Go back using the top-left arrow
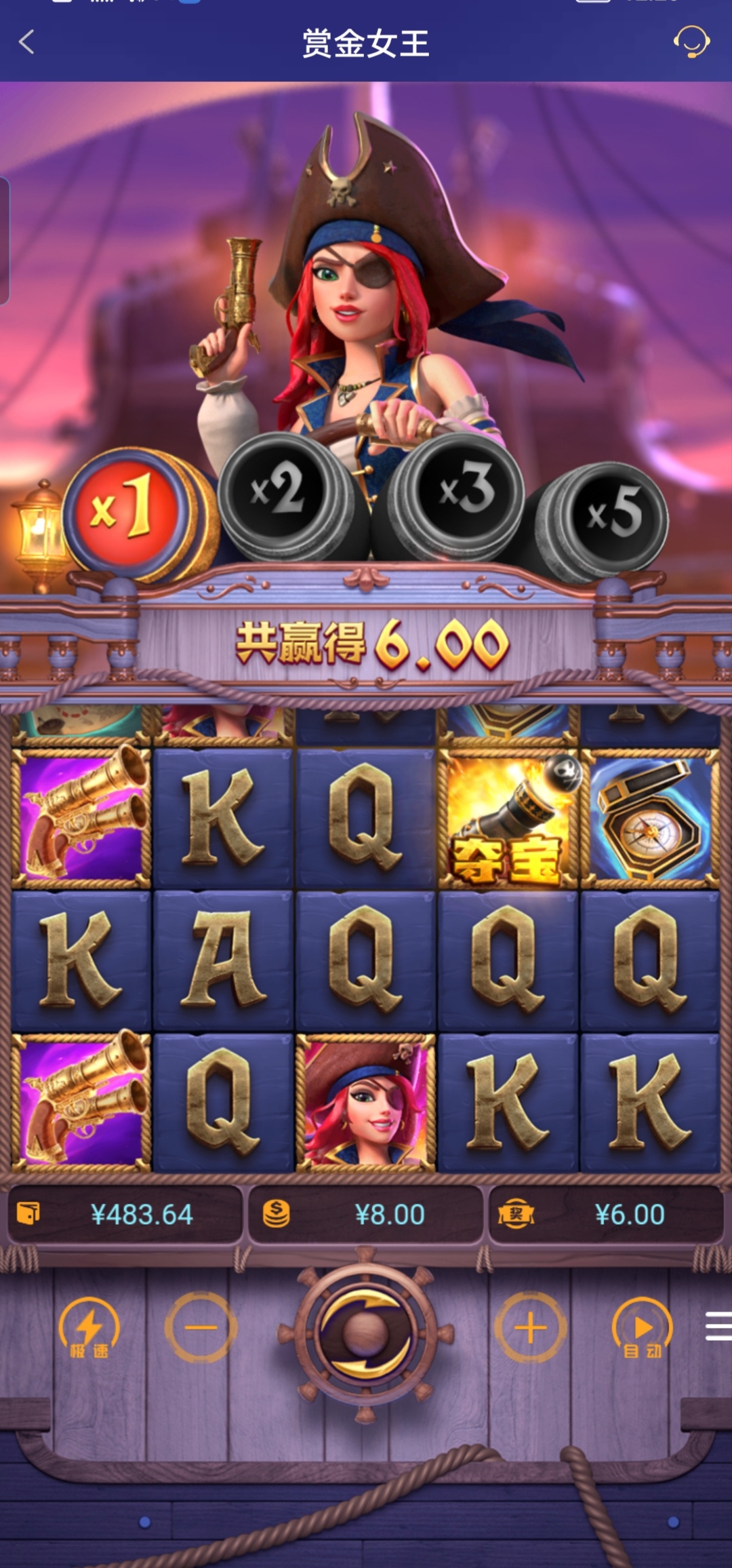 tap(27, 42)
